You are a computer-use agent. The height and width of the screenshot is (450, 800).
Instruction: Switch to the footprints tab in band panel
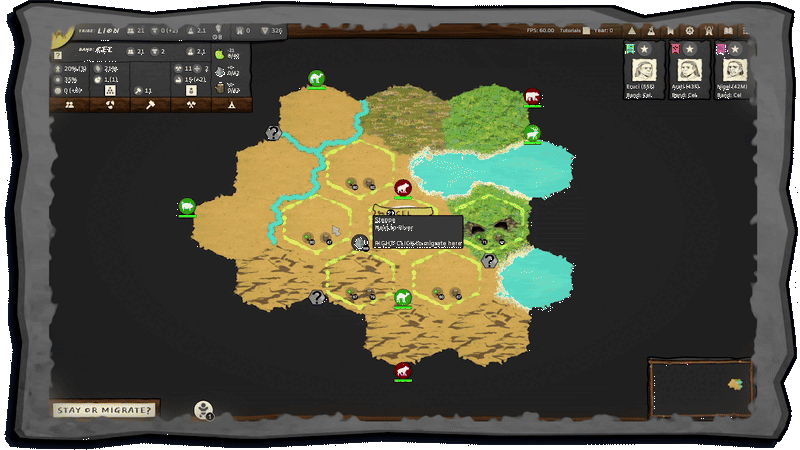110,104
